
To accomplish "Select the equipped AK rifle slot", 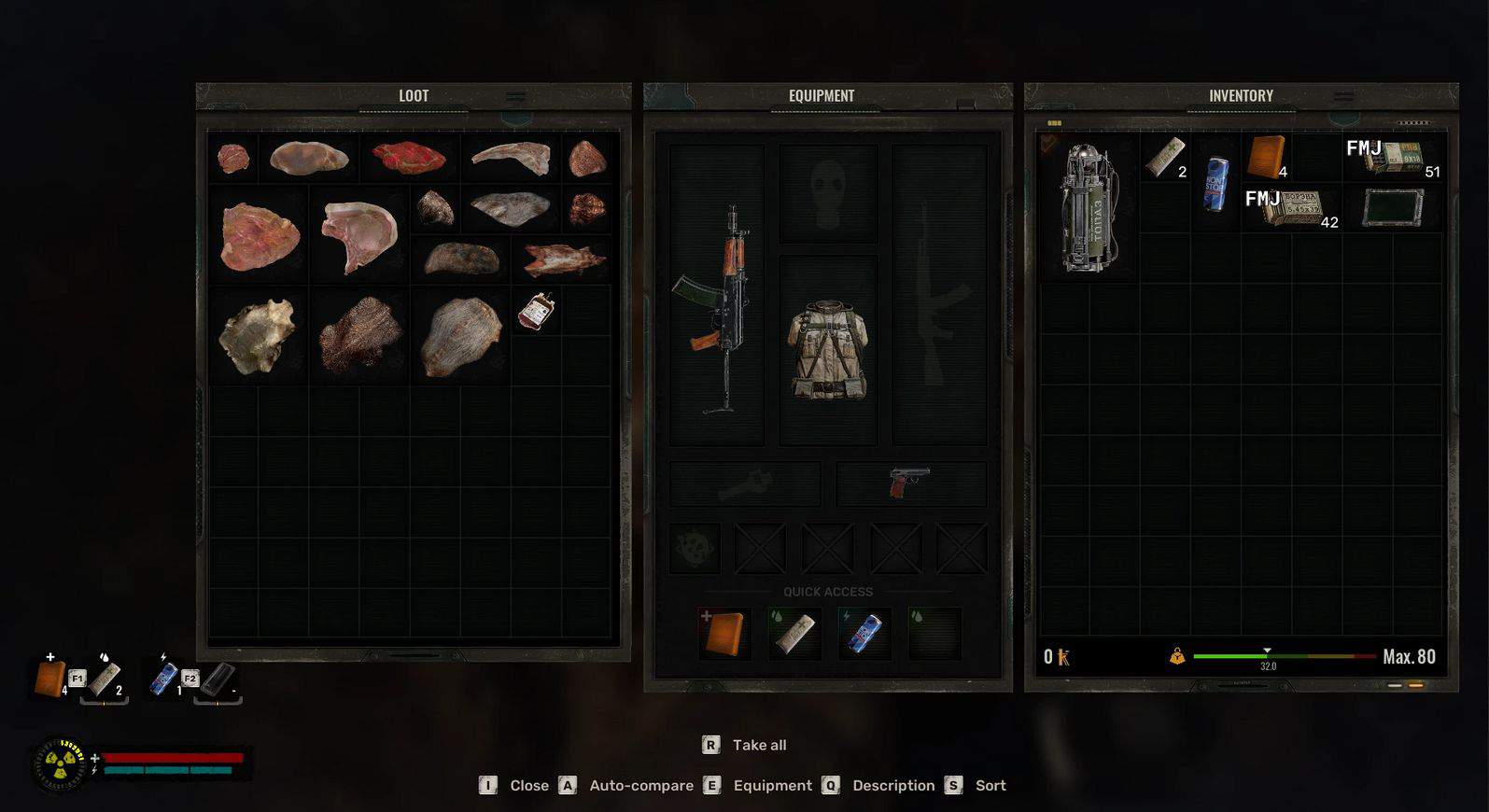I will point(717,308).
